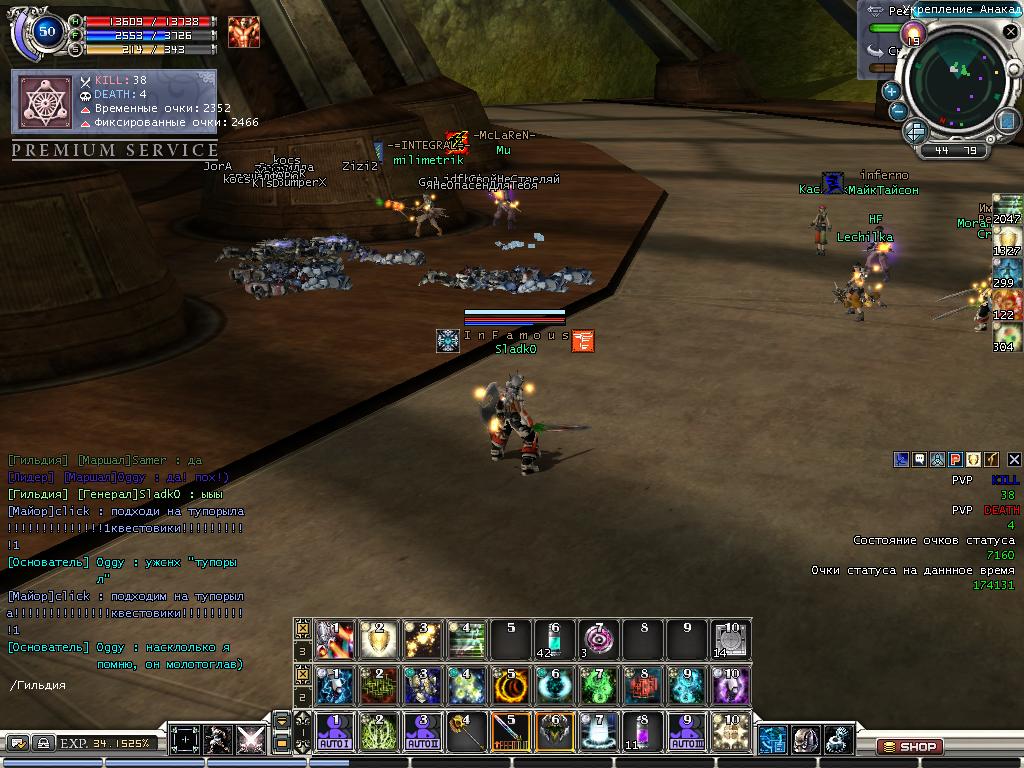Open the SHOP button
The width and height of the screenshot is (1024, 768).
click(910, 746)
